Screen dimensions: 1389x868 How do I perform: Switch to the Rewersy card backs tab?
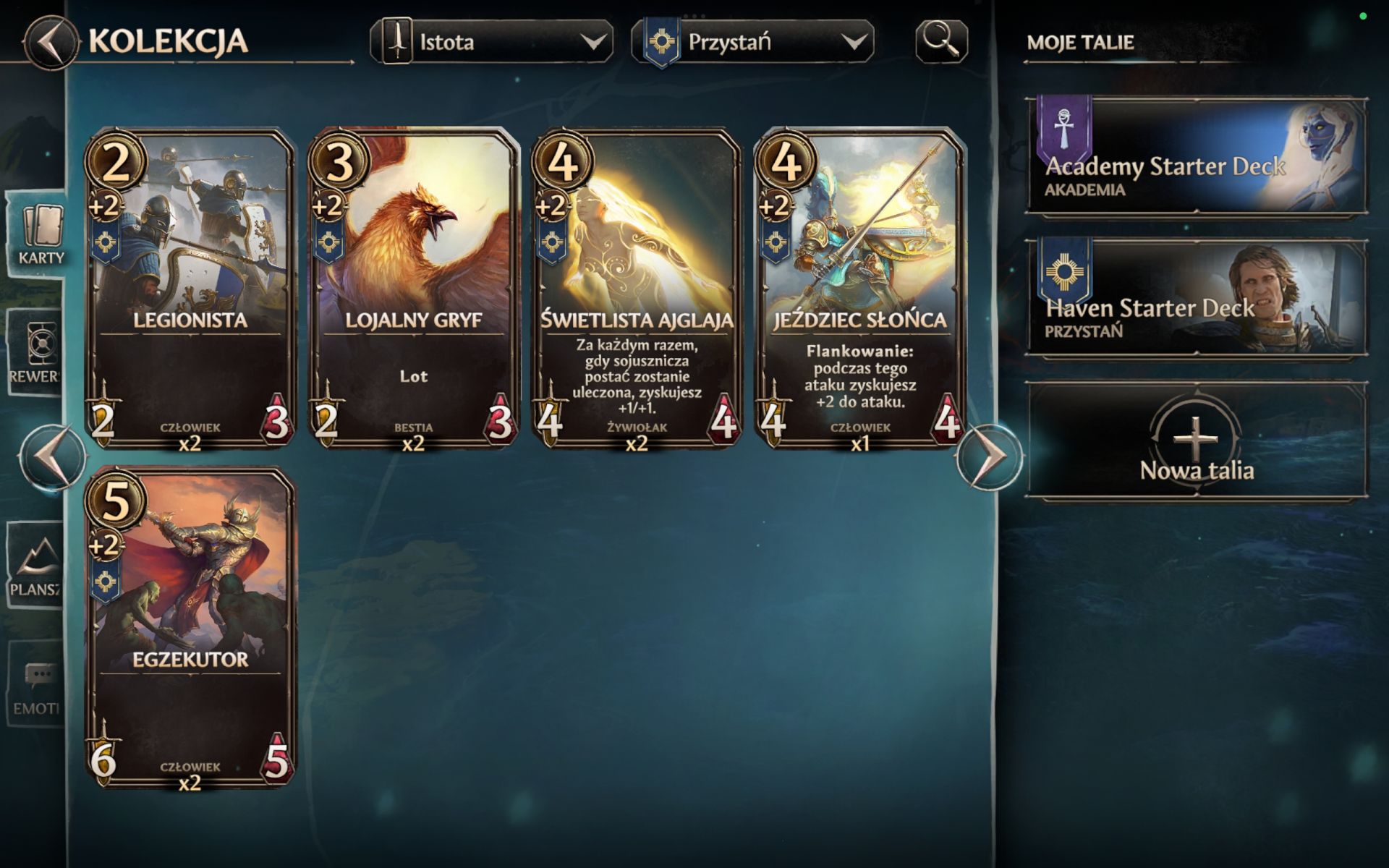pos(35,352)
